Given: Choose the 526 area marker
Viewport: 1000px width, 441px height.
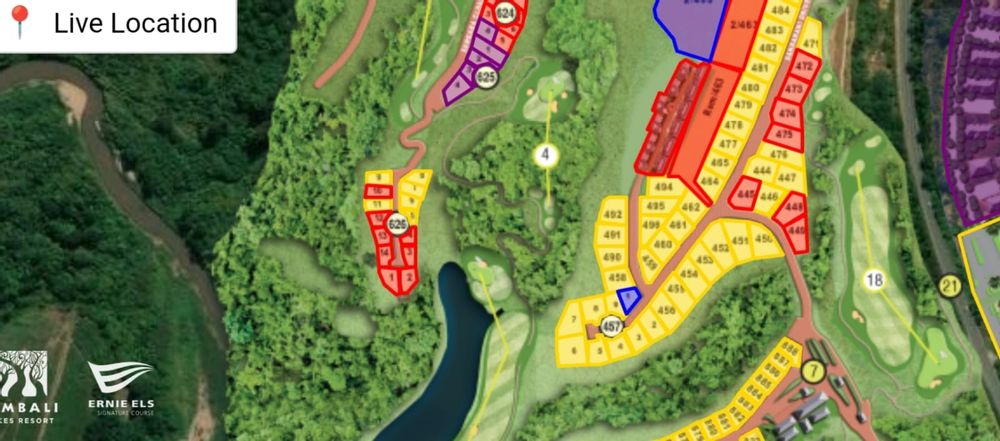Looking at the screenshot, I should click(397, 223).
